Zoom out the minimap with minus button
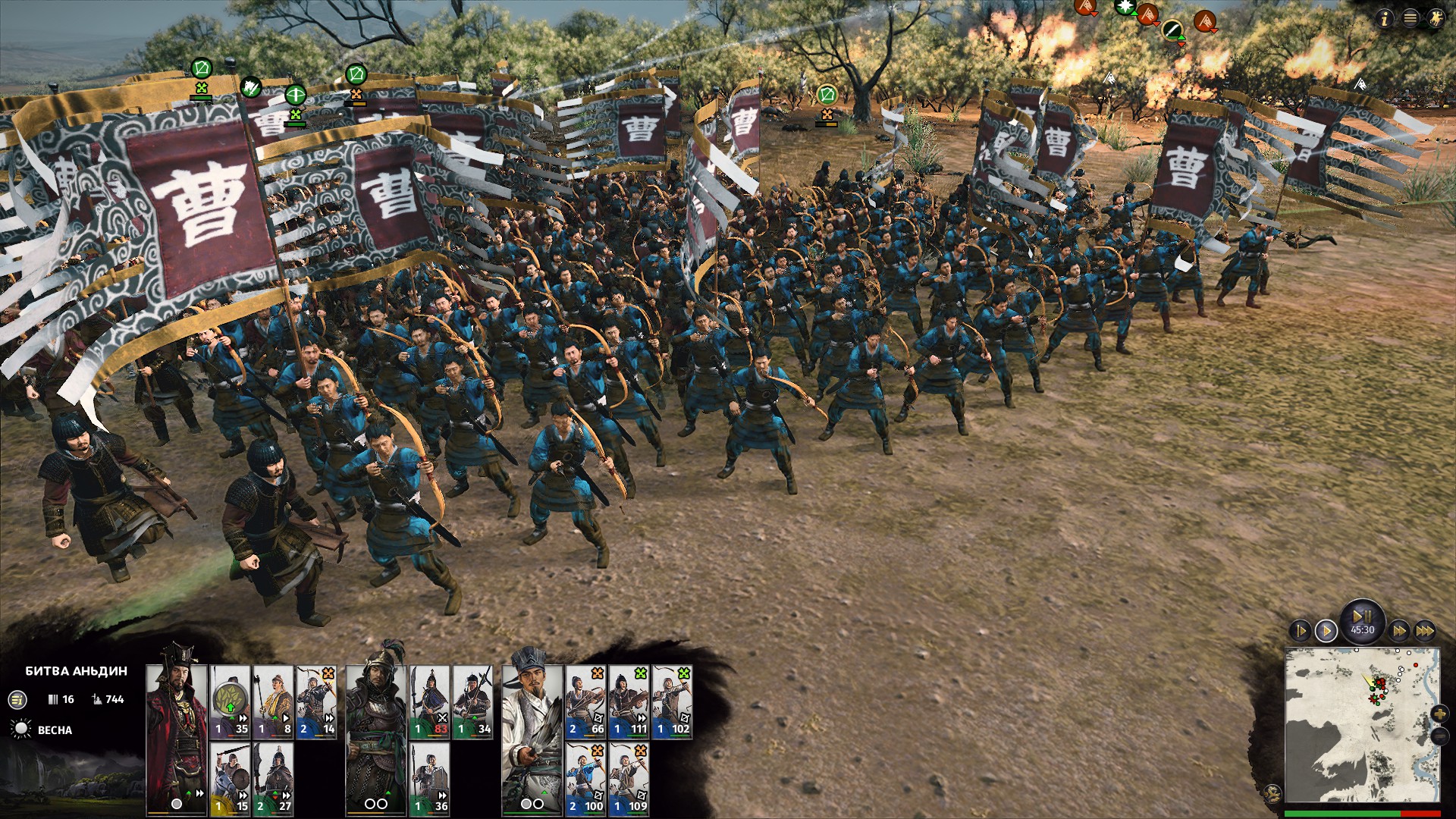This screenshot has width=1456, height=819. pyautogui.click(x=1439, y=736)
